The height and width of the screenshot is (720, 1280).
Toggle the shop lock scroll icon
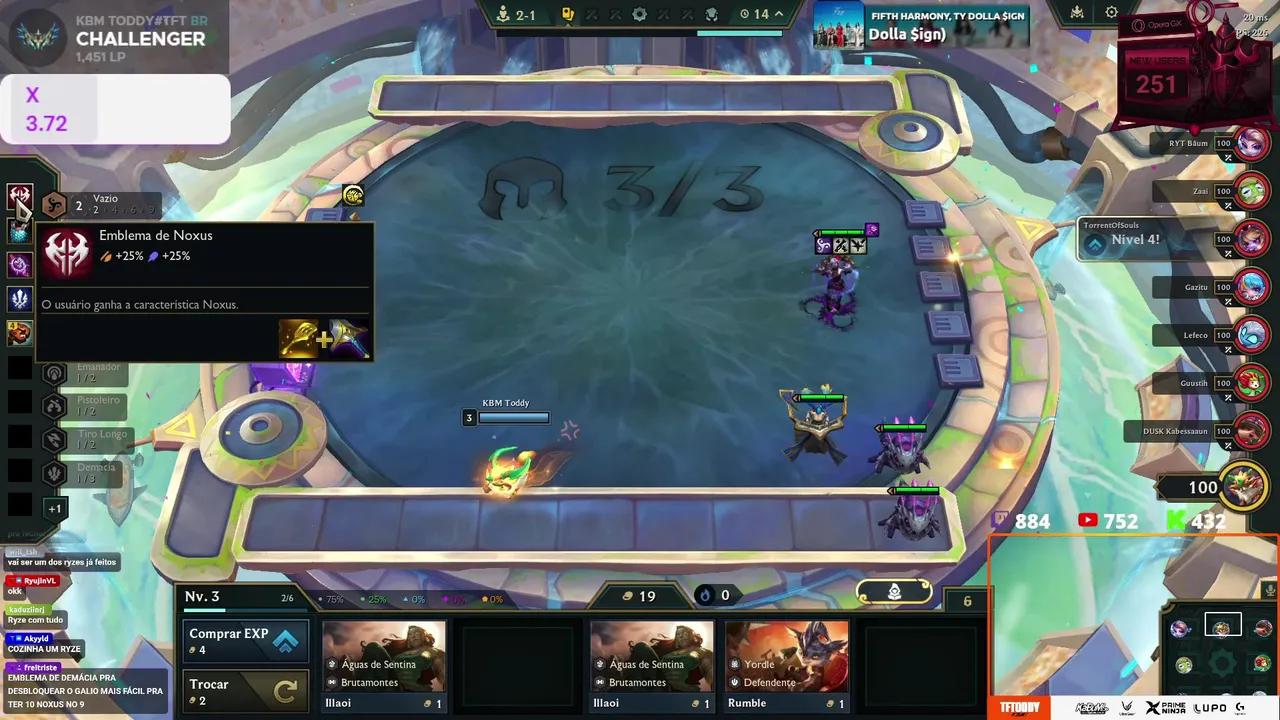coord(894,591)
